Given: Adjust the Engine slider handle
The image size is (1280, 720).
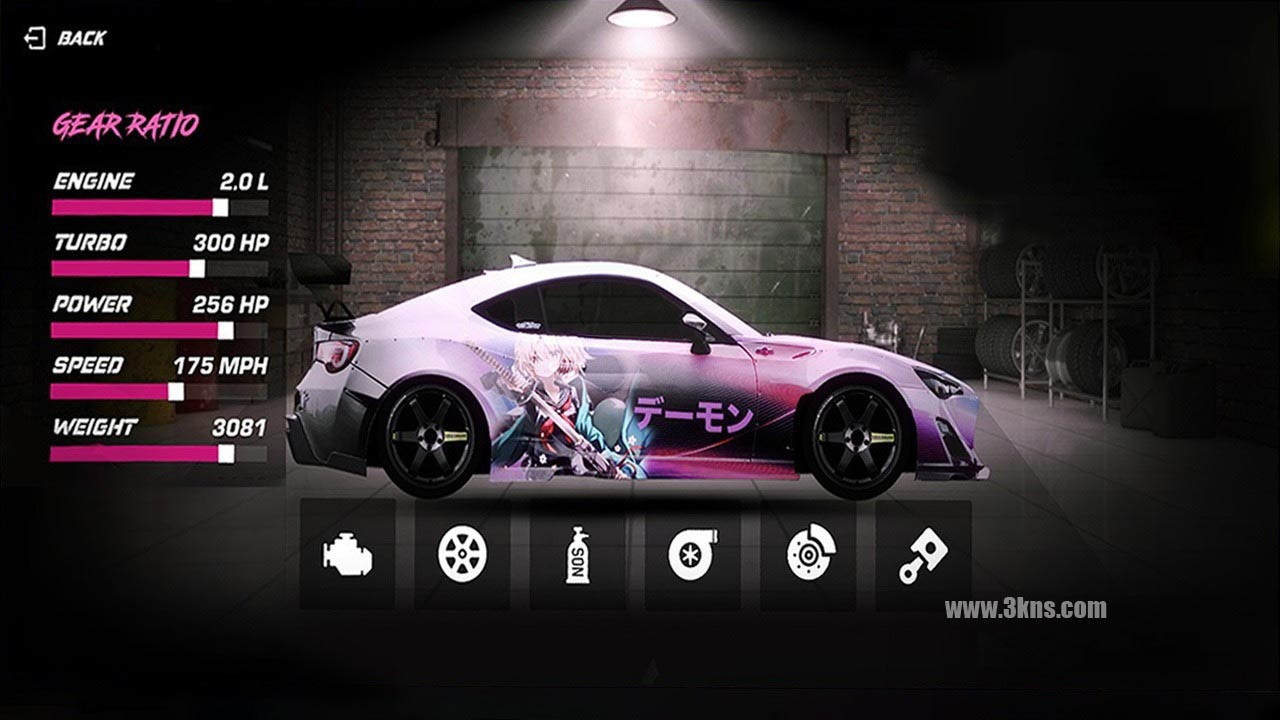Looking at the screenshot, I should click(220, 207).
